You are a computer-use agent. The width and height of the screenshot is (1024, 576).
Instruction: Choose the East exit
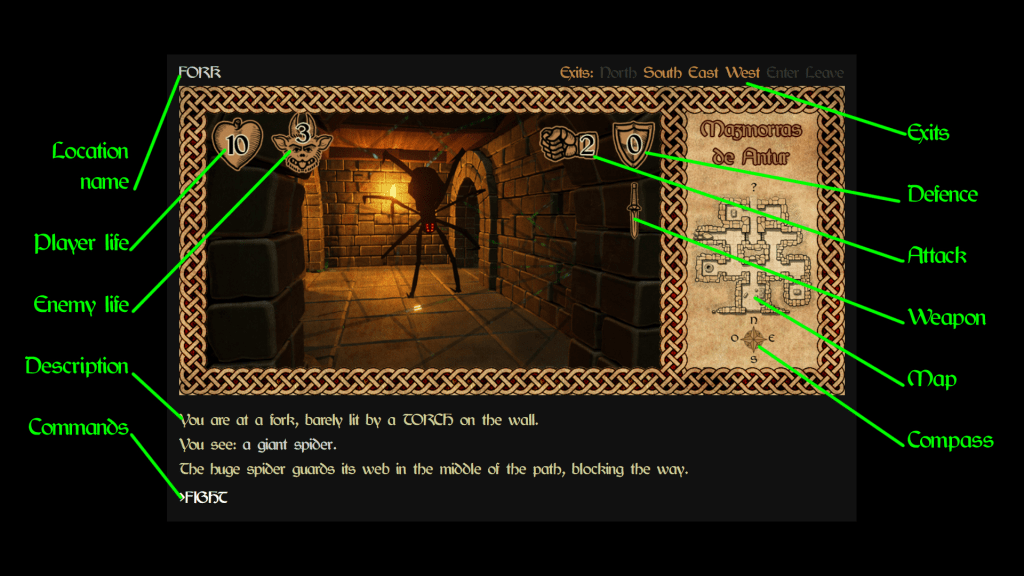pos(703,72)
